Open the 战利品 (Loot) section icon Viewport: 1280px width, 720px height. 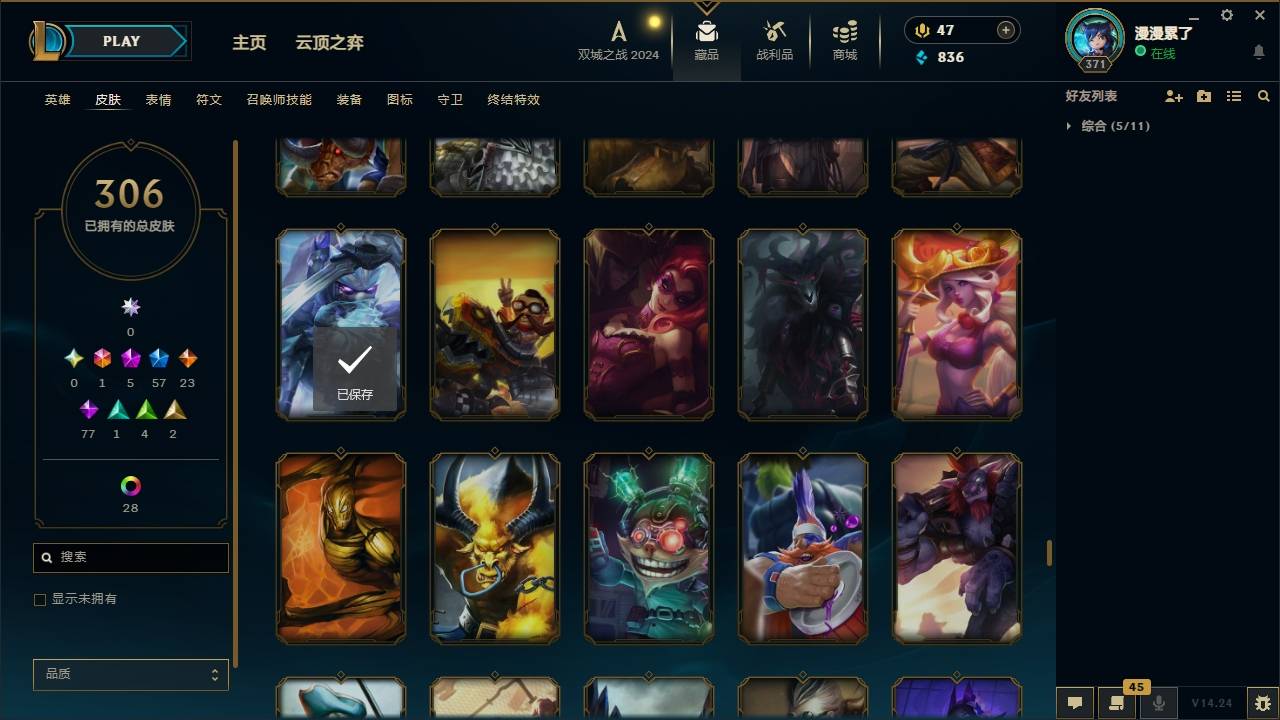click(775, 32)
